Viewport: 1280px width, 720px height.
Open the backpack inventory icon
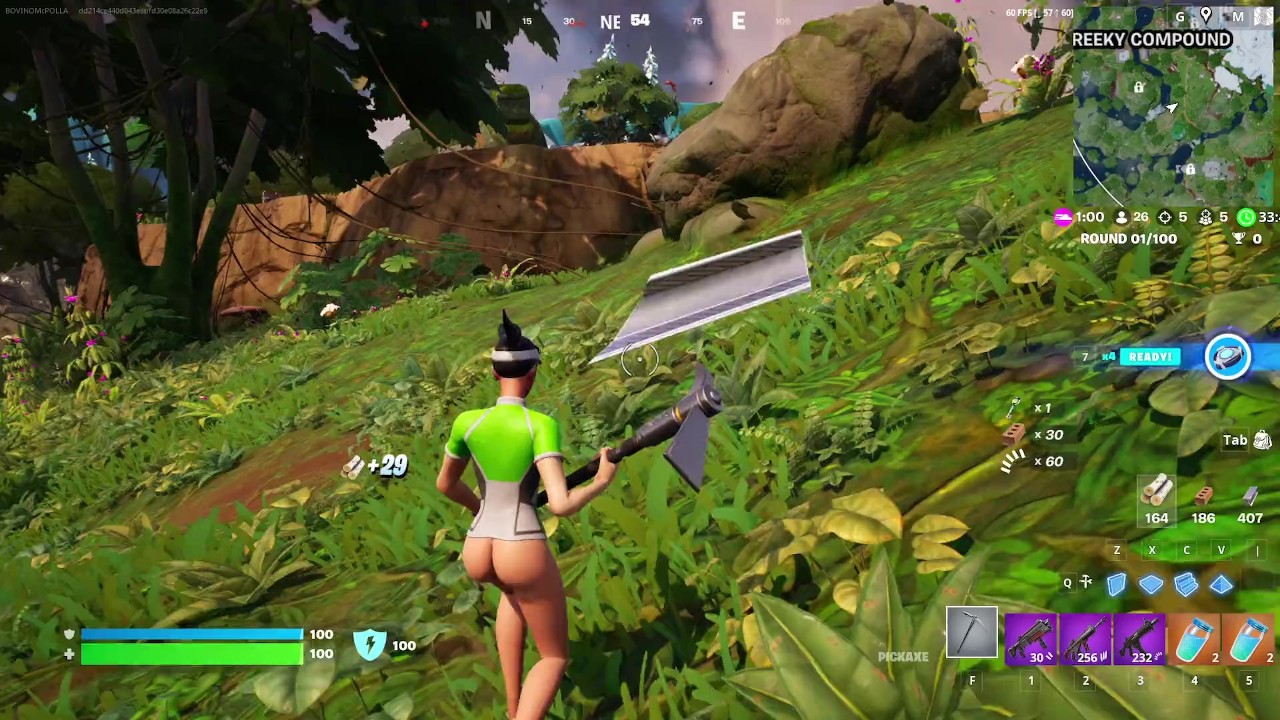(1262, 440)
